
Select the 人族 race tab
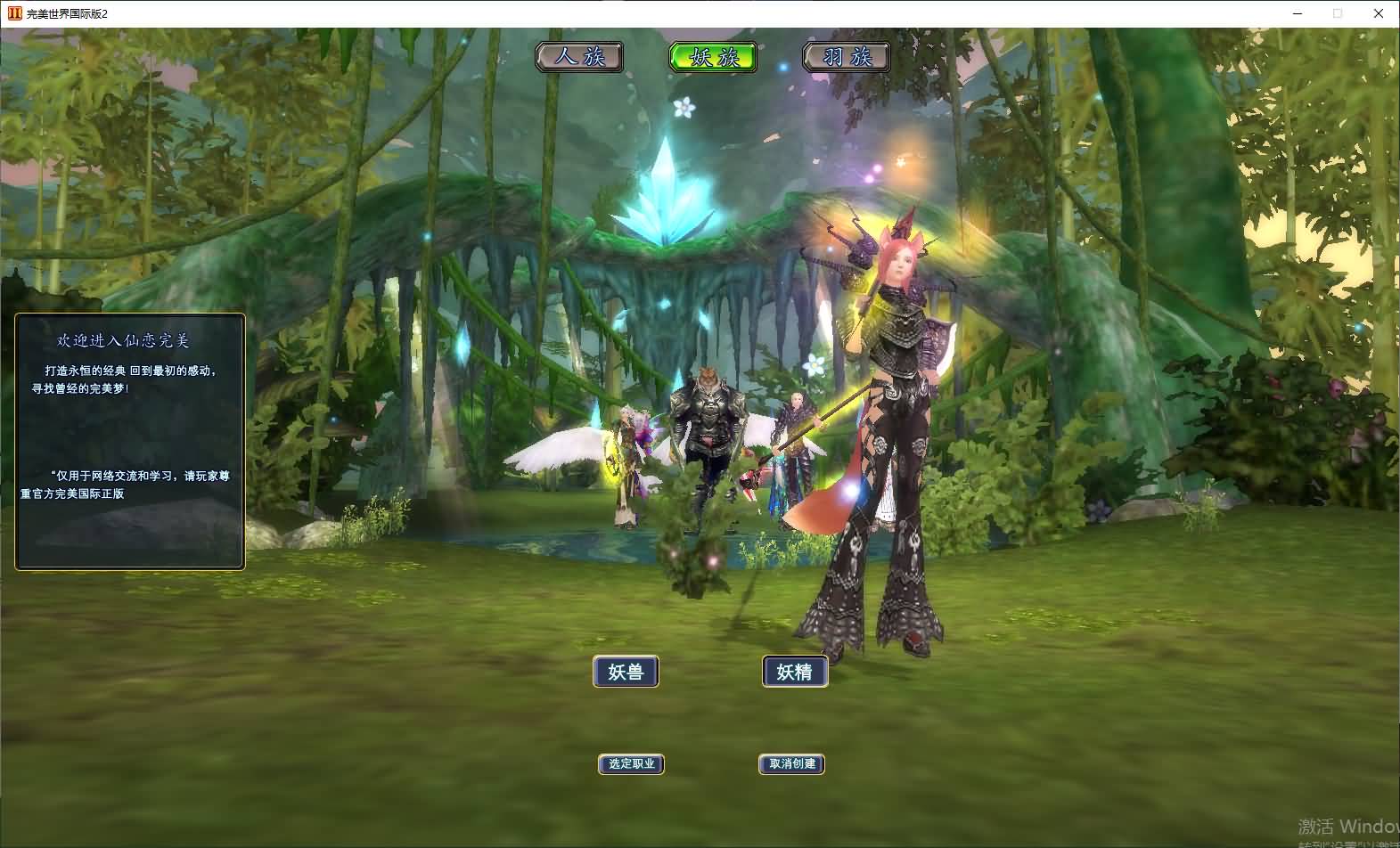pos(579,57)
